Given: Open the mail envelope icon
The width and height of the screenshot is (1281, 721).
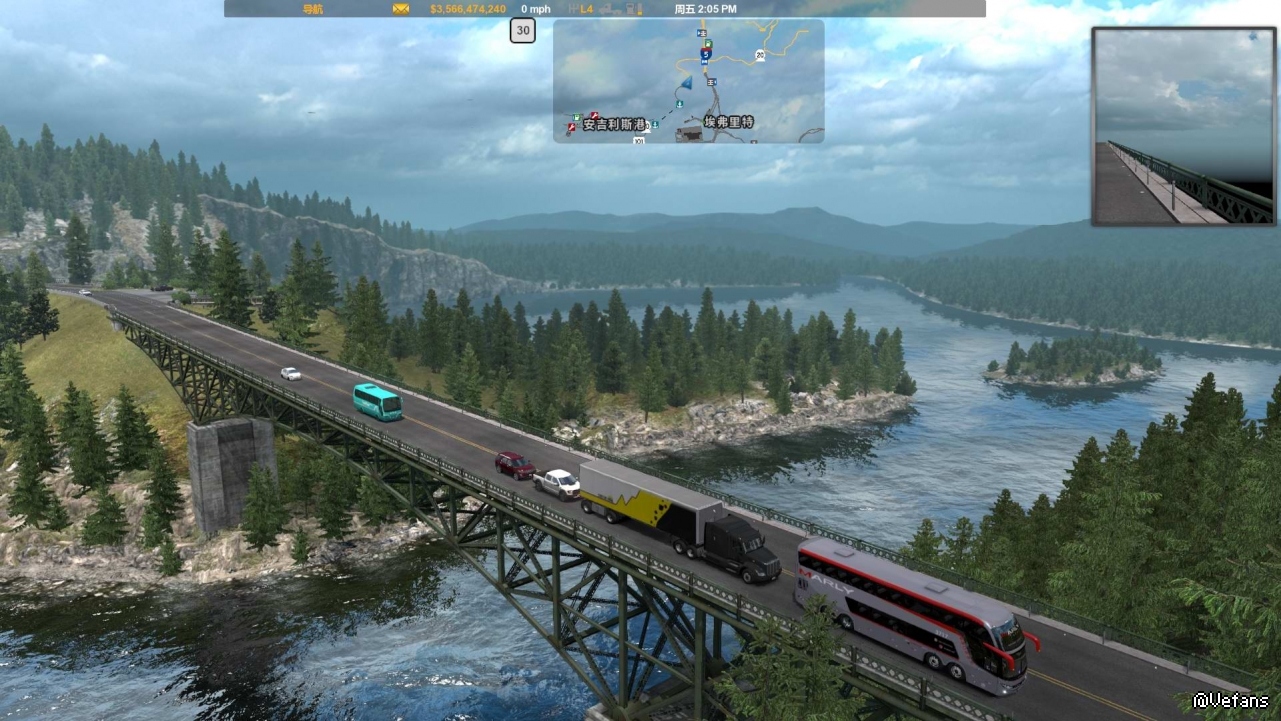Looking at the screenshot, I should (401, 9).
